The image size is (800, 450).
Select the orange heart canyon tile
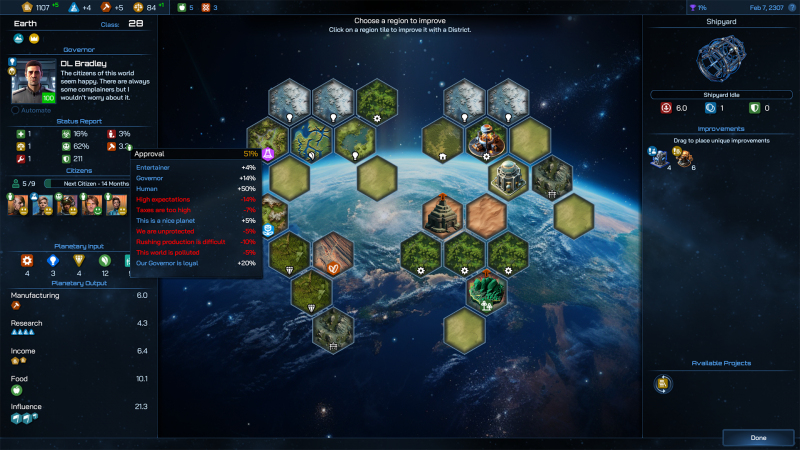click(x=333, y=255)
